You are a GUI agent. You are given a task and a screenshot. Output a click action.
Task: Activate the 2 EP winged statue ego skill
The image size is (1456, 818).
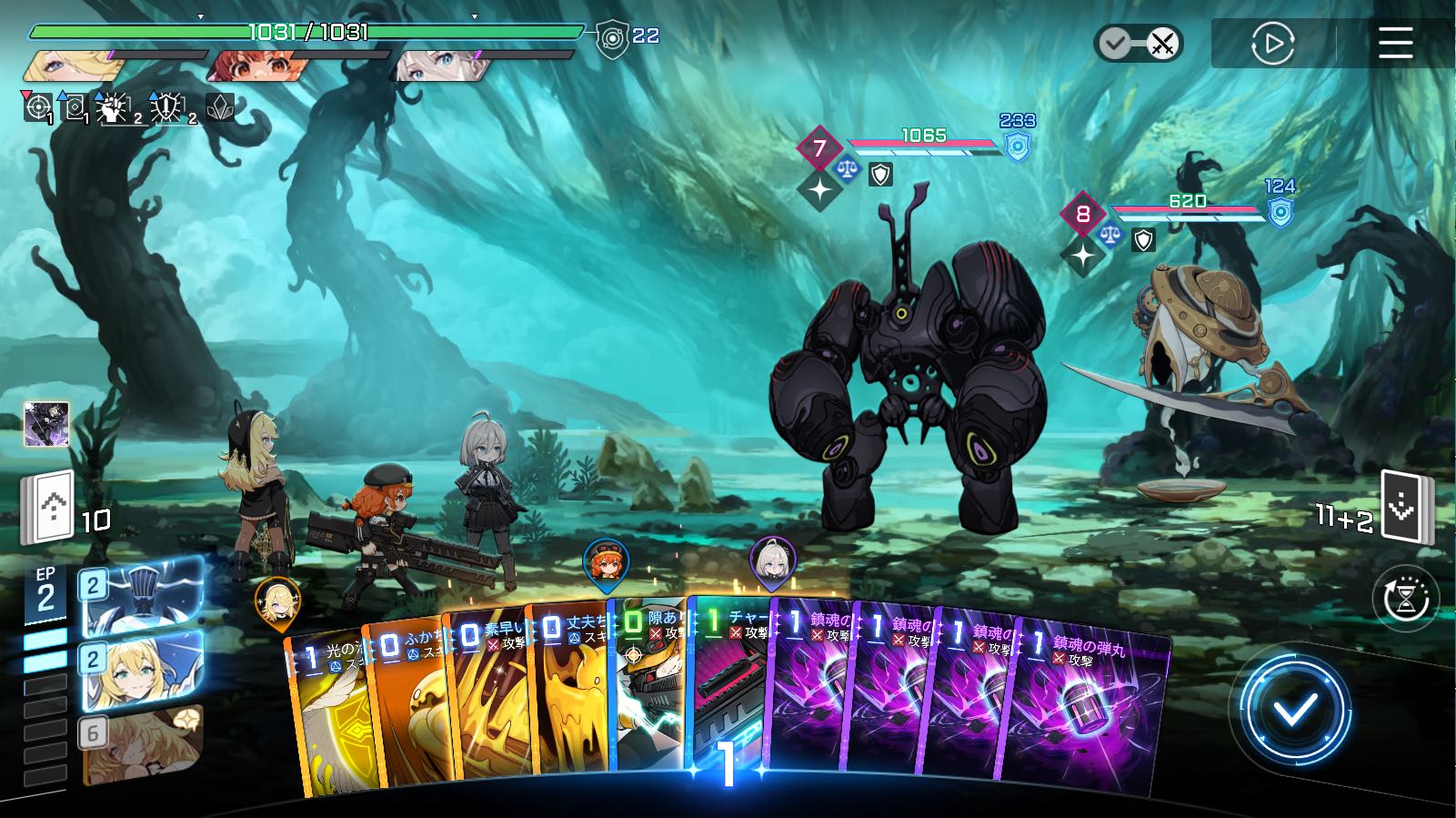pos(142,599)
